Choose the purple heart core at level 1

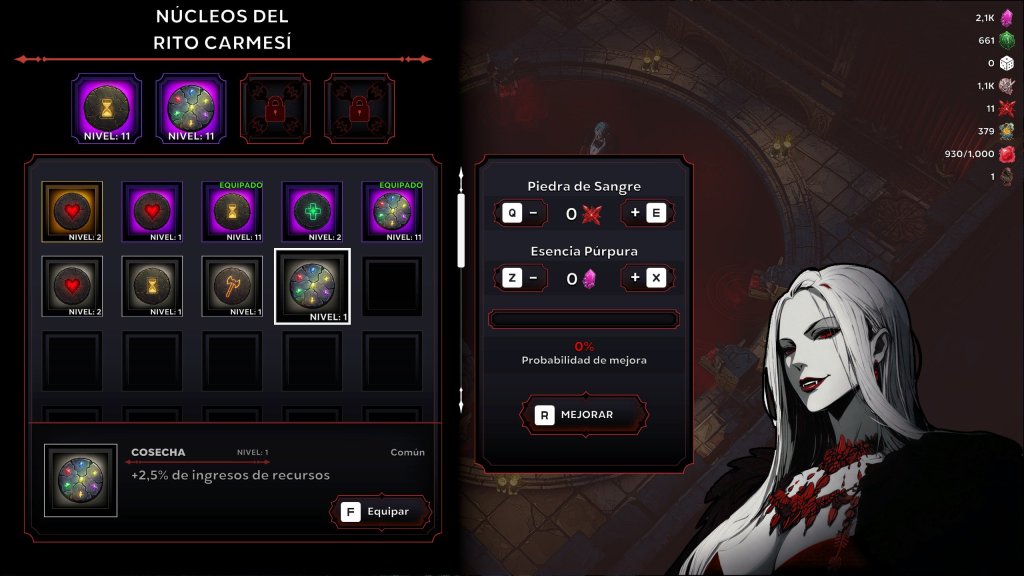point(152,212)
